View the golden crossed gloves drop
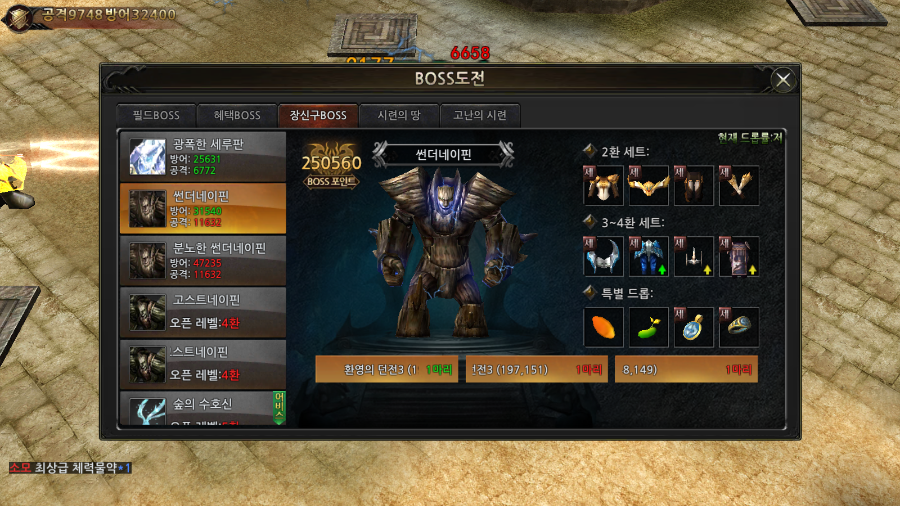 [739, 185]
